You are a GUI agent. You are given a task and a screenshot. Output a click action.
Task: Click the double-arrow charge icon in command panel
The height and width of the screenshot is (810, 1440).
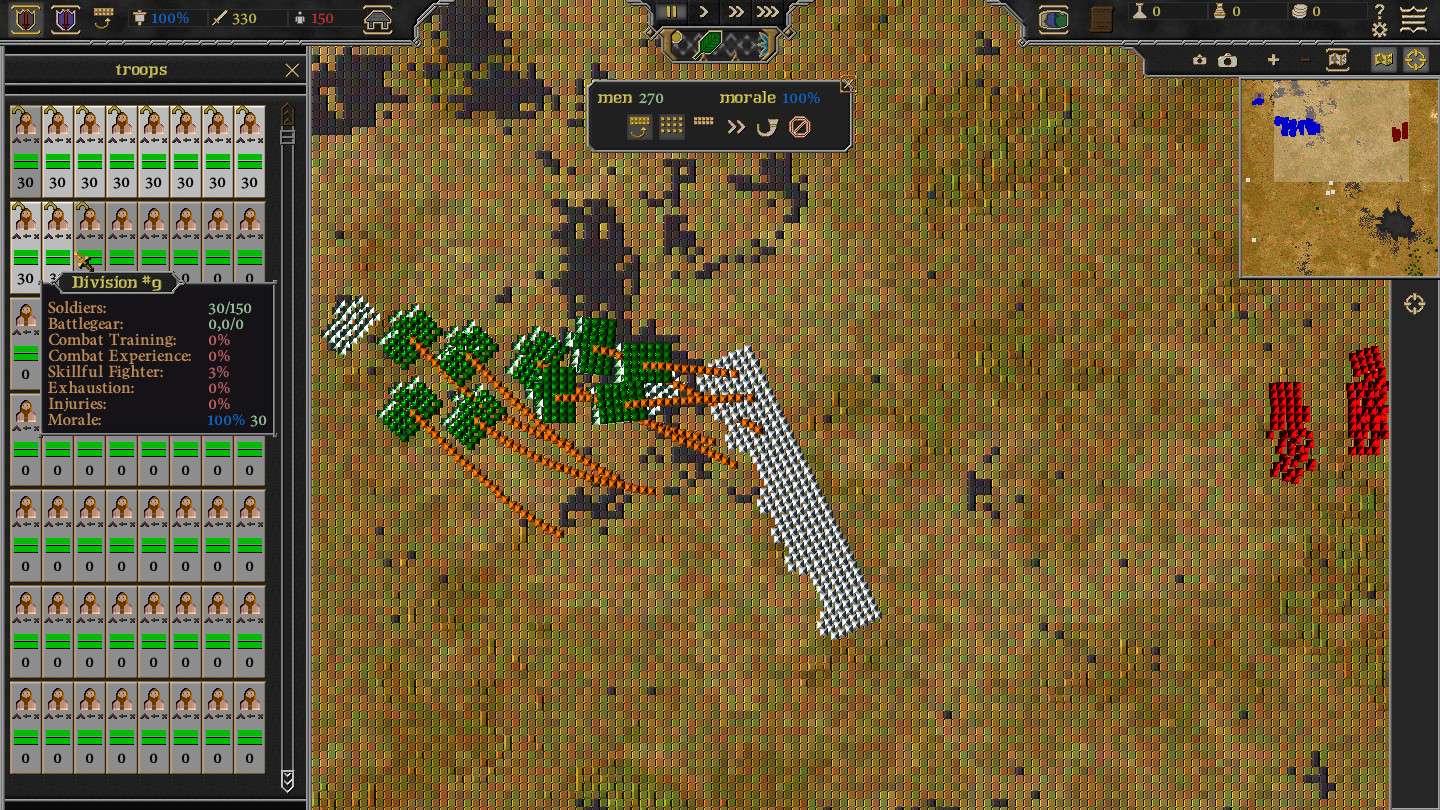tap(736, 127)
